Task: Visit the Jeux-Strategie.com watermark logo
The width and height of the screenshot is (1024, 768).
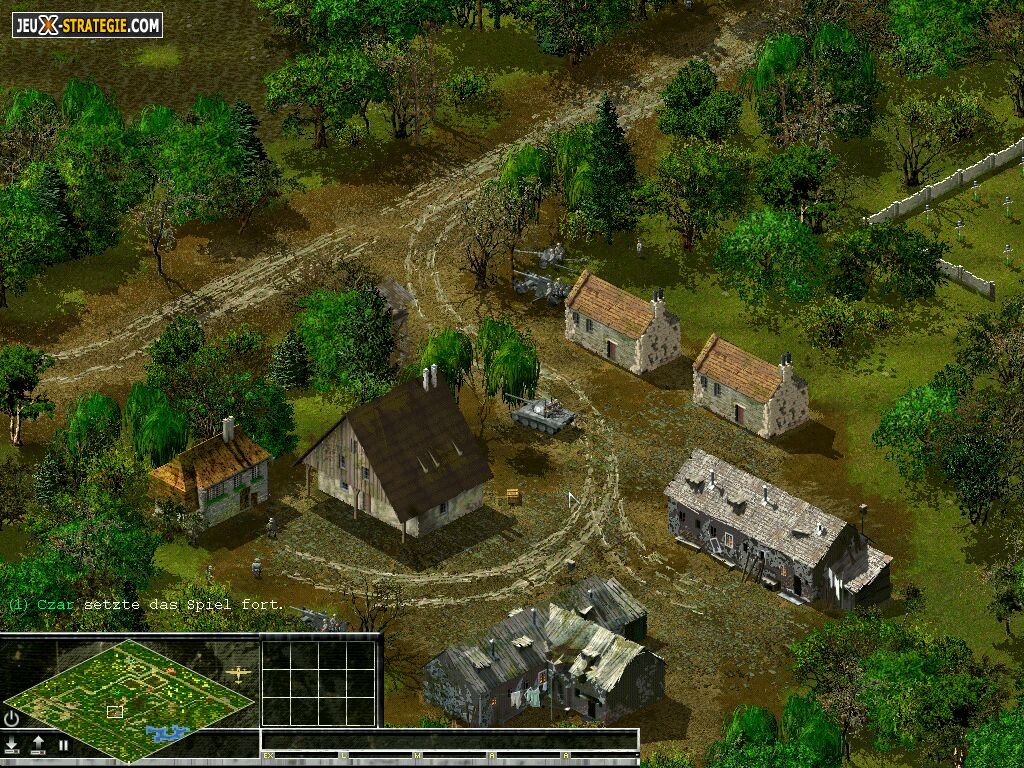Action: (x=87, y=25)
